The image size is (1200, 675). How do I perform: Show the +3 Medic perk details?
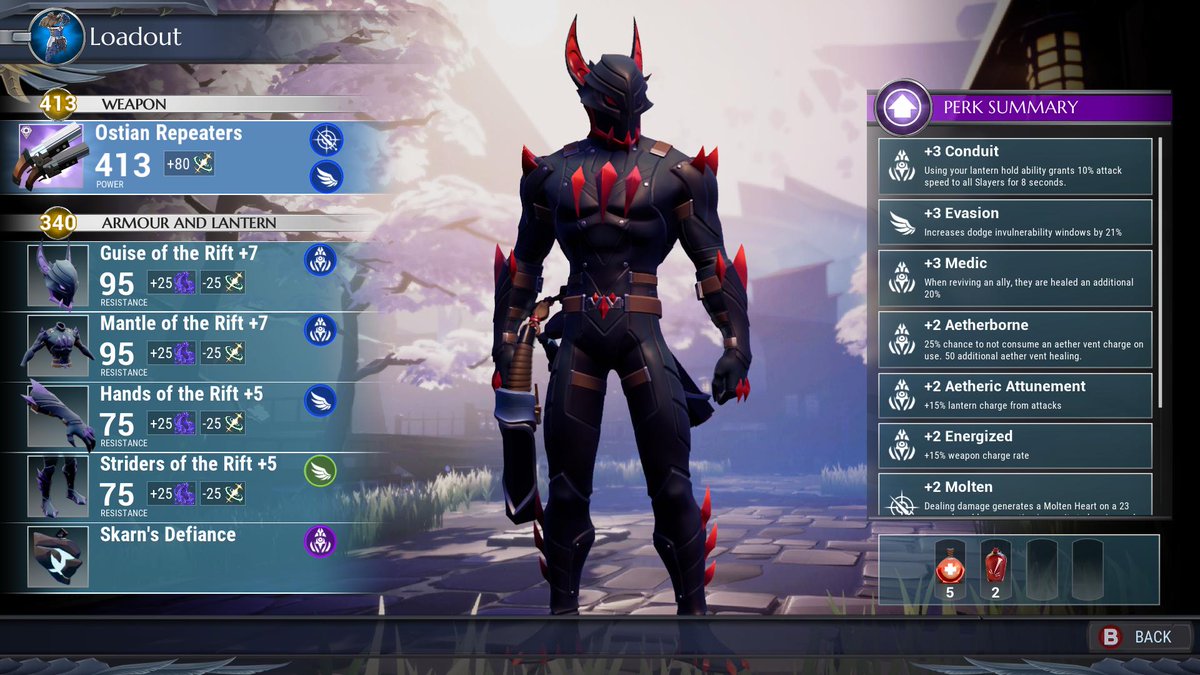(x=1015, y=277)
